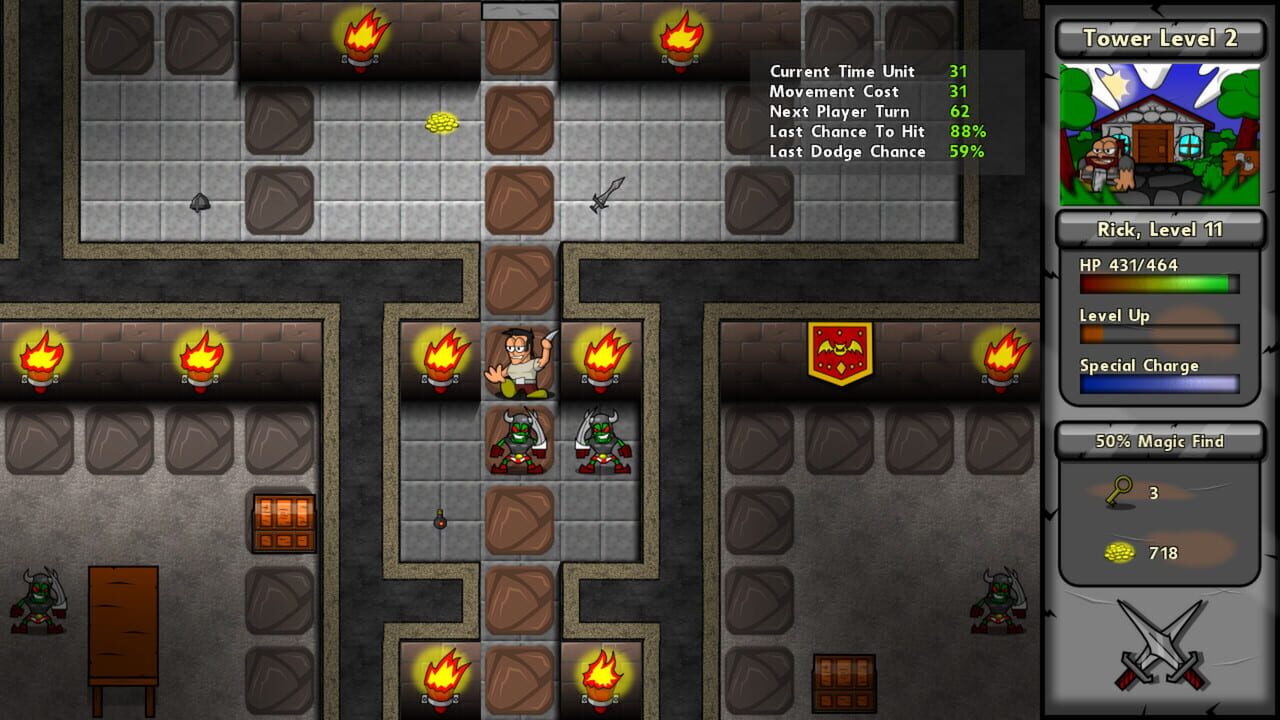Screen dimensions: 1280x720
Task: Click the Tower Level 2 header
Action: (x=1159, y=38)
